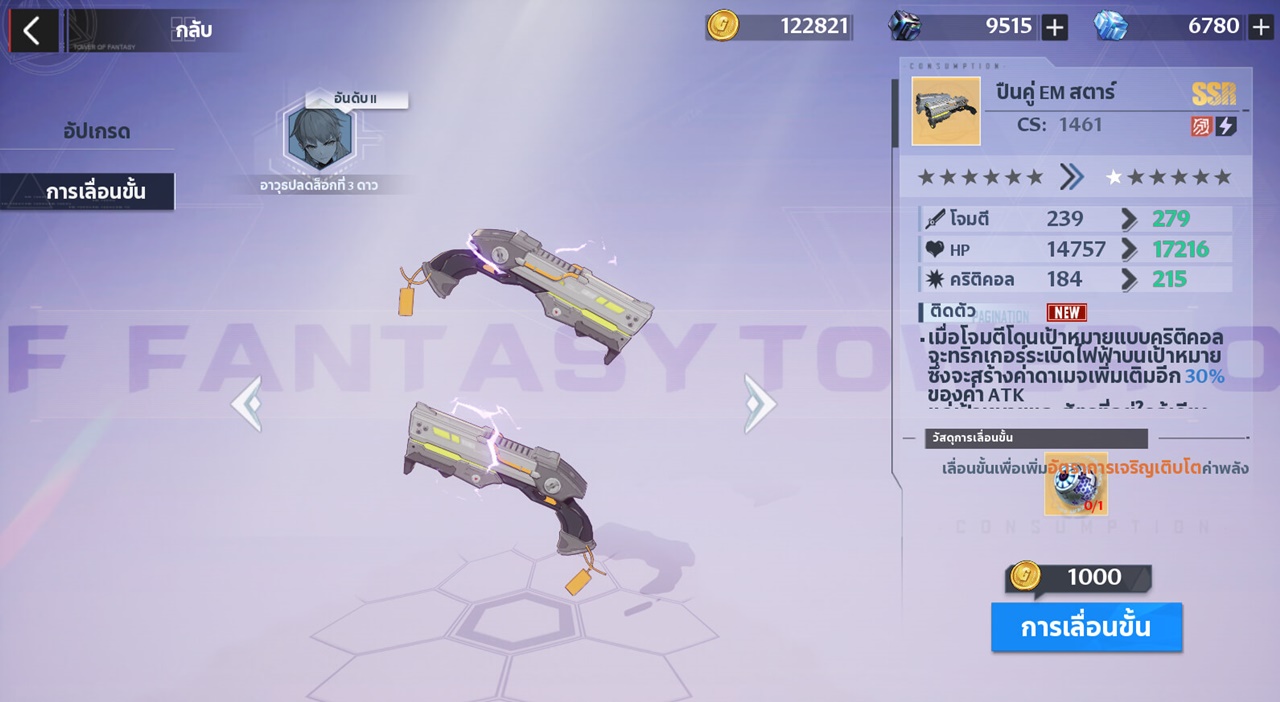View the lightning element icon
Viewport: 1280px width, 702px height.
[x=1226, y=126]
